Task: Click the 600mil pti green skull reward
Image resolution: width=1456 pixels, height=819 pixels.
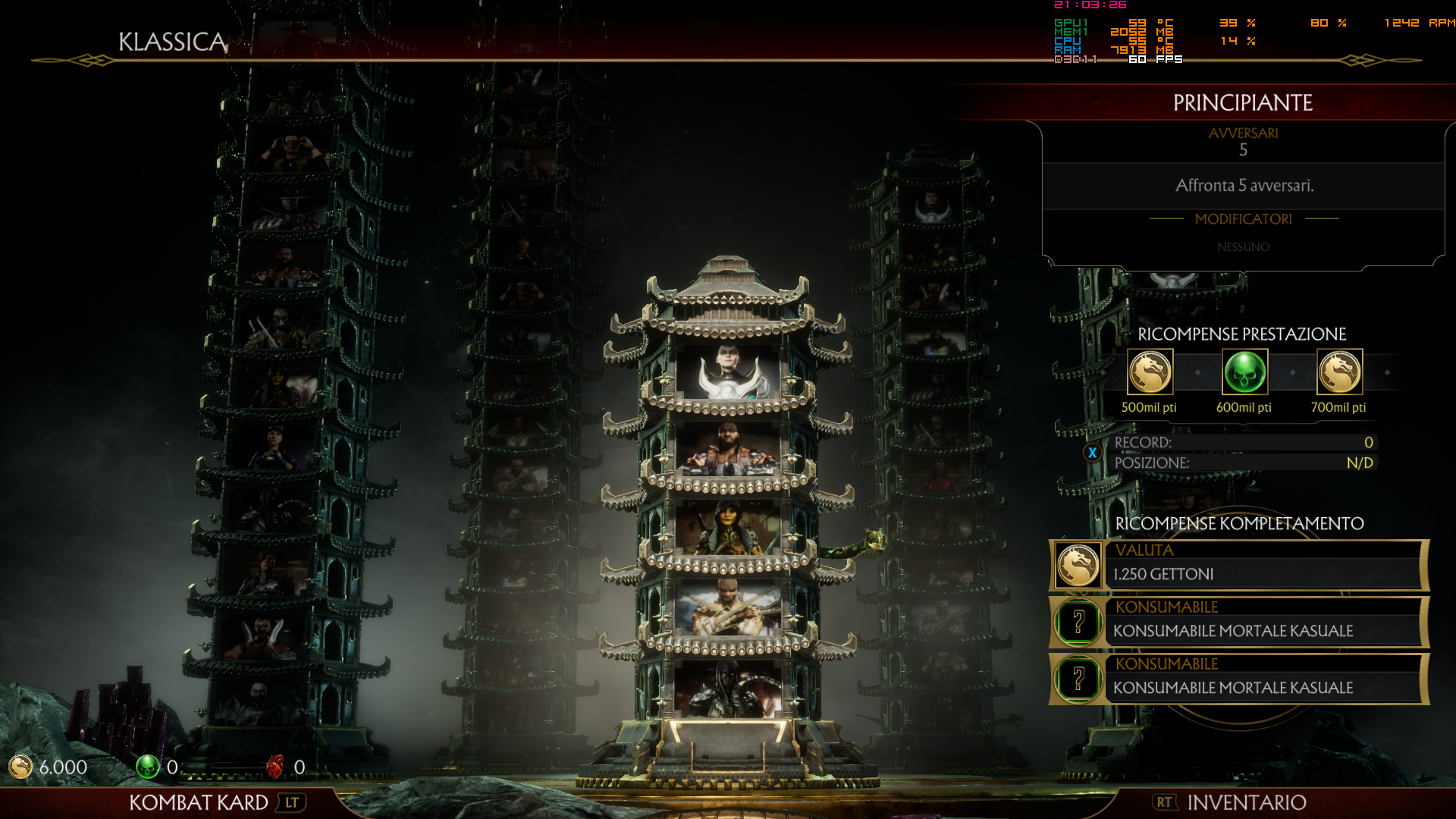Action: click(x=1244, y=372)
